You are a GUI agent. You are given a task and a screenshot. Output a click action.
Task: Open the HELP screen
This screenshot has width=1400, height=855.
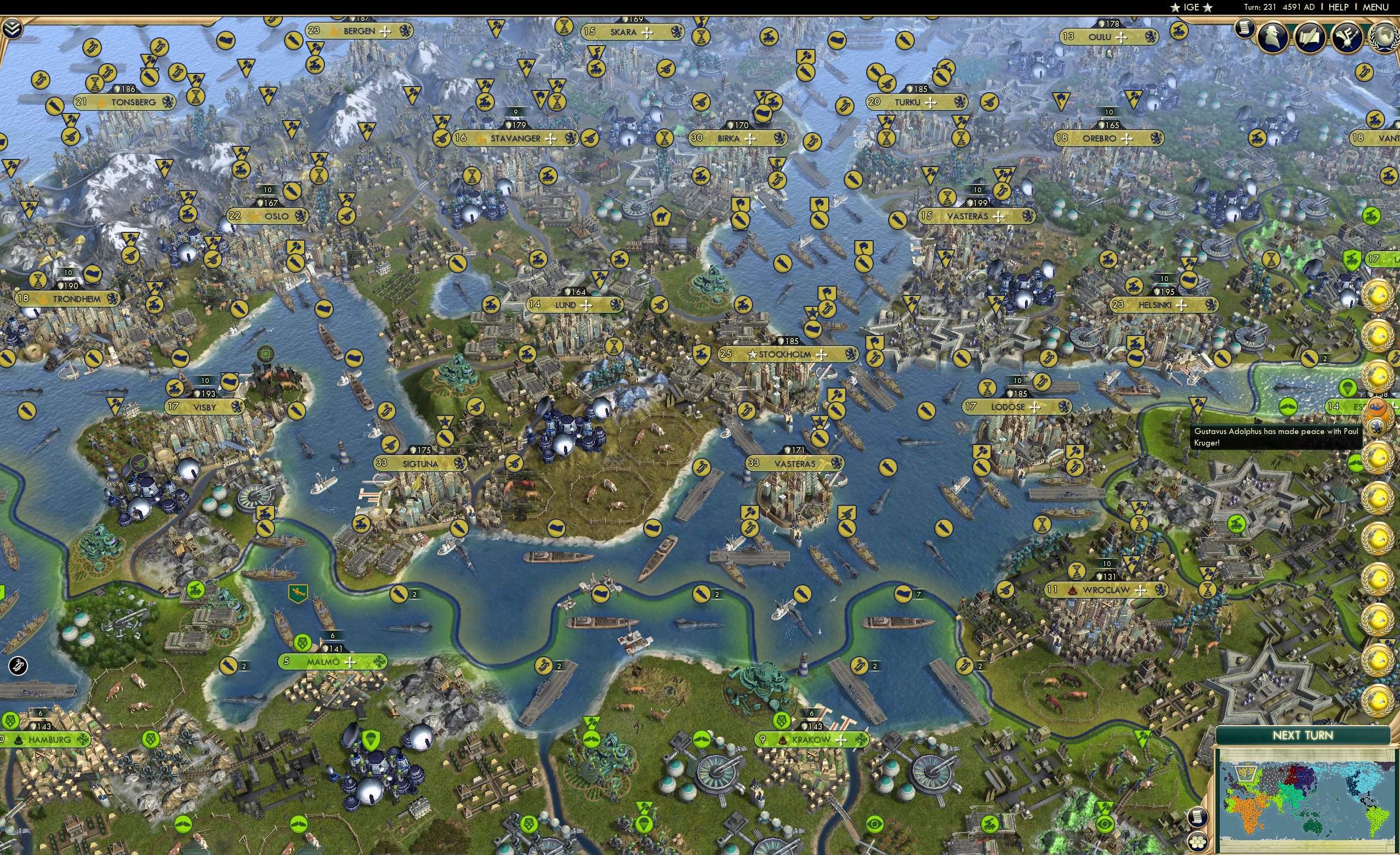click(1338, 7)
